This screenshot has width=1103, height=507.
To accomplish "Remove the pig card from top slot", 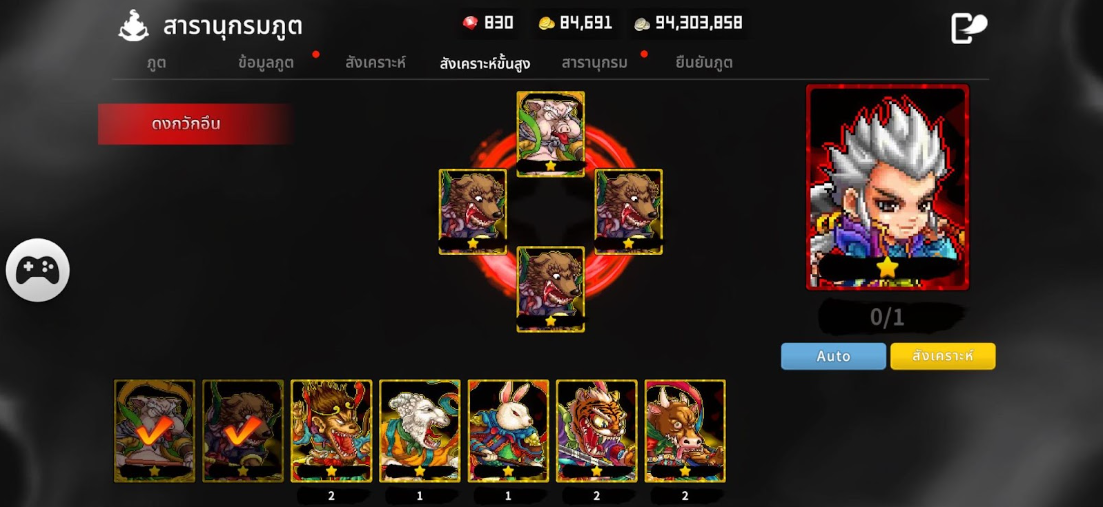I will click(x=550, y=134).
